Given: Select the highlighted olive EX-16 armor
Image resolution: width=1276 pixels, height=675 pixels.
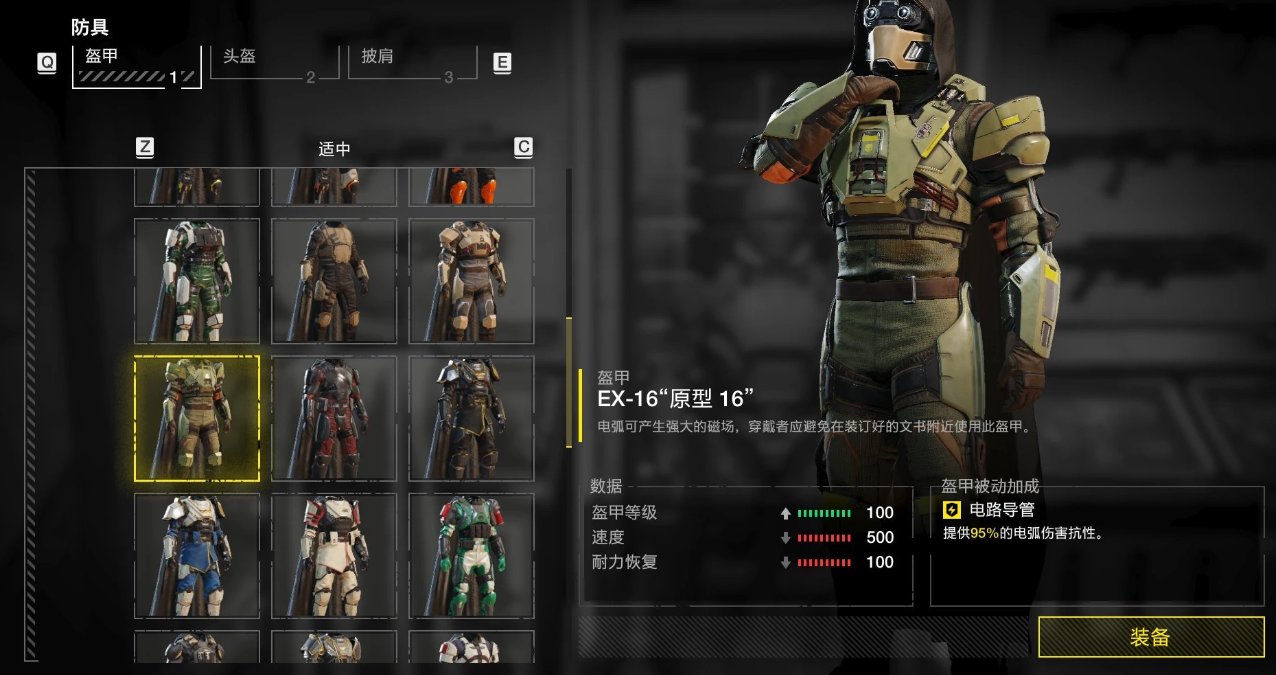Looking at the screenshot, I should 197,418.
